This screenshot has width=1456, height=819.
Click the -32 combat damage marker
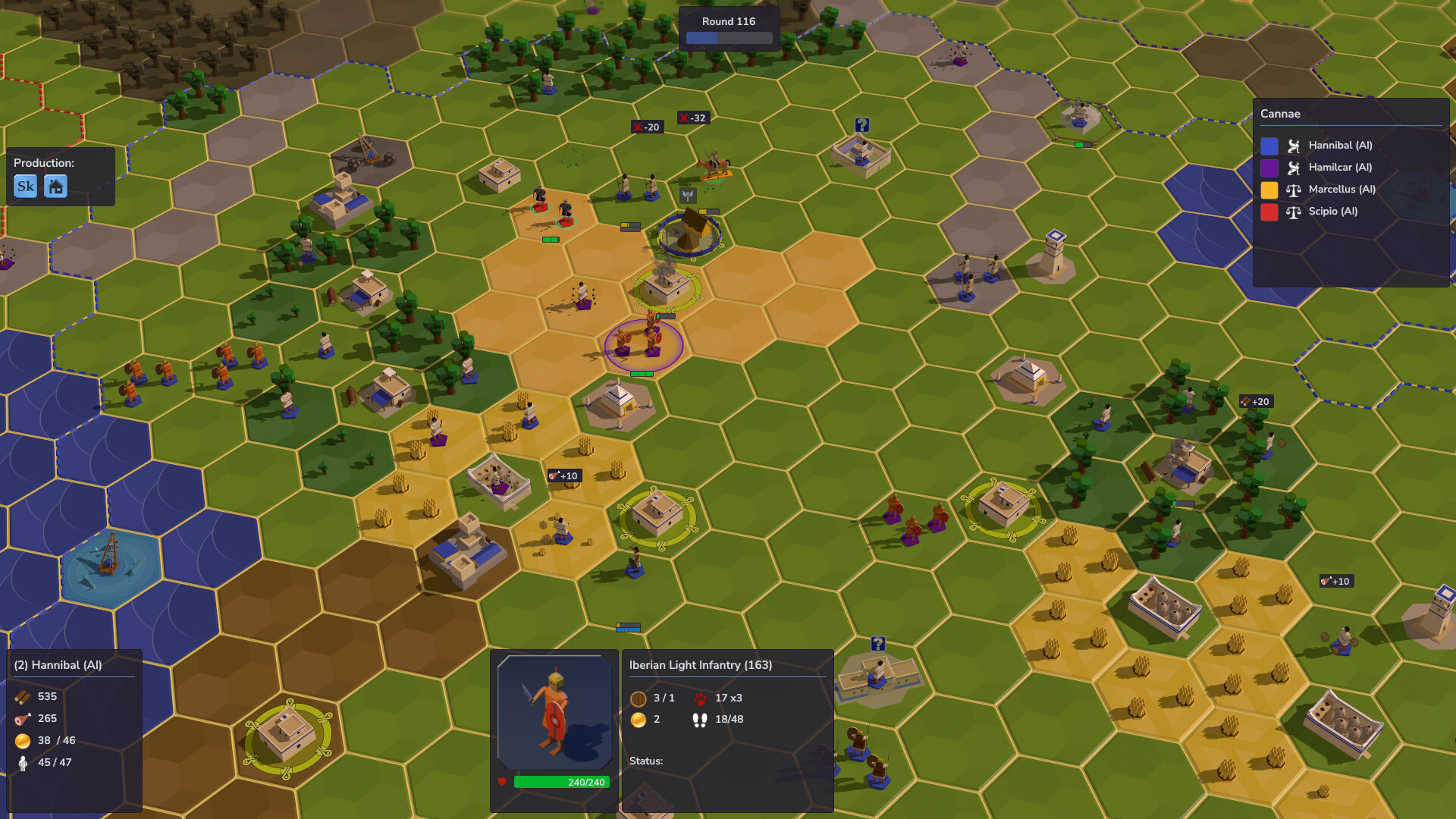pyautogui.click(x=694, y=118)
